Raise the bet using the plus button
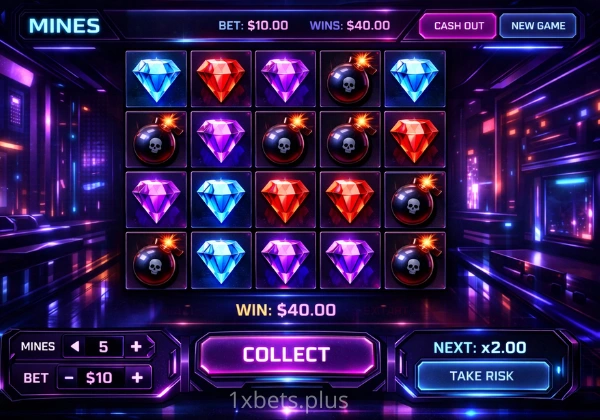Image resolution: width=600 pixels, height=420 pixels. [136, 377]
